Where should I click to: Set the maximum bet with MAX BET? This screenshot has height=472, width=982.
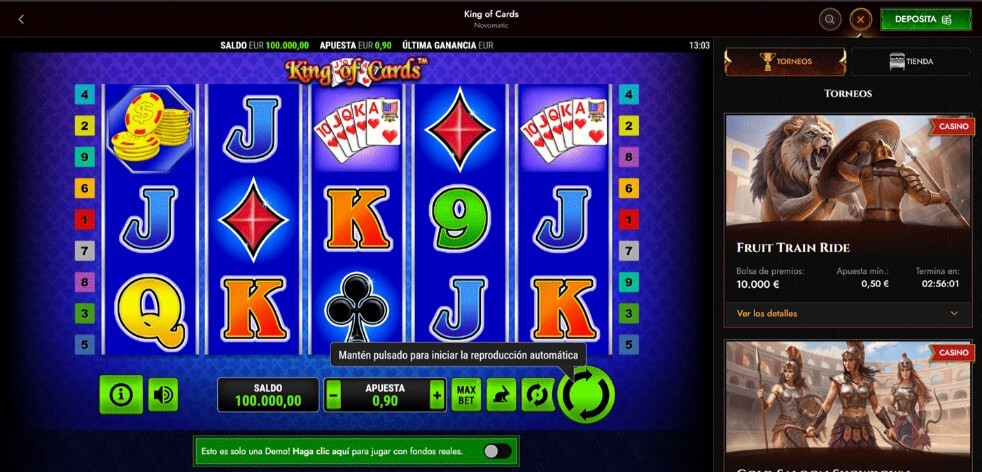(466, 395)
